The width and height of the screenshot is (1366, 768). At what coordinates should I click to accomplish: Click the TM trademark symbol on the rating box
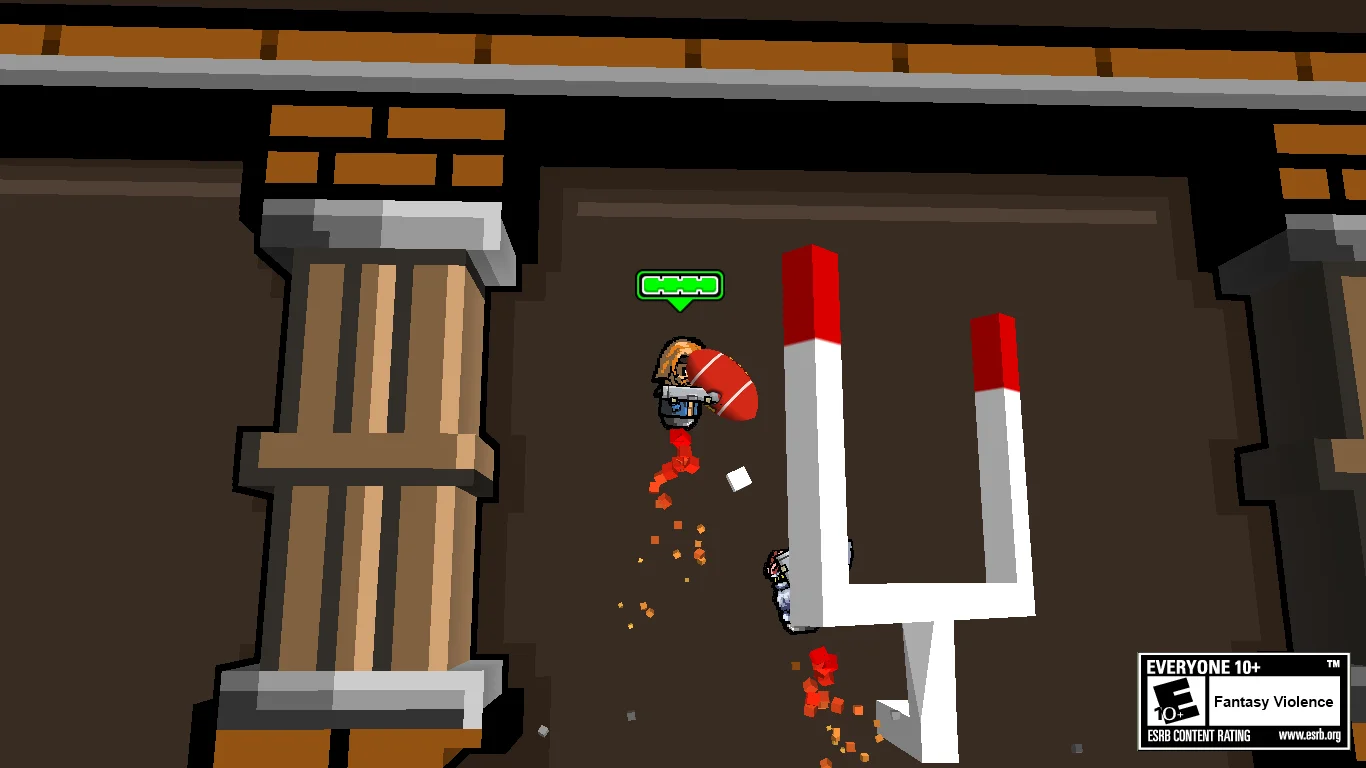coord(1332,663)
